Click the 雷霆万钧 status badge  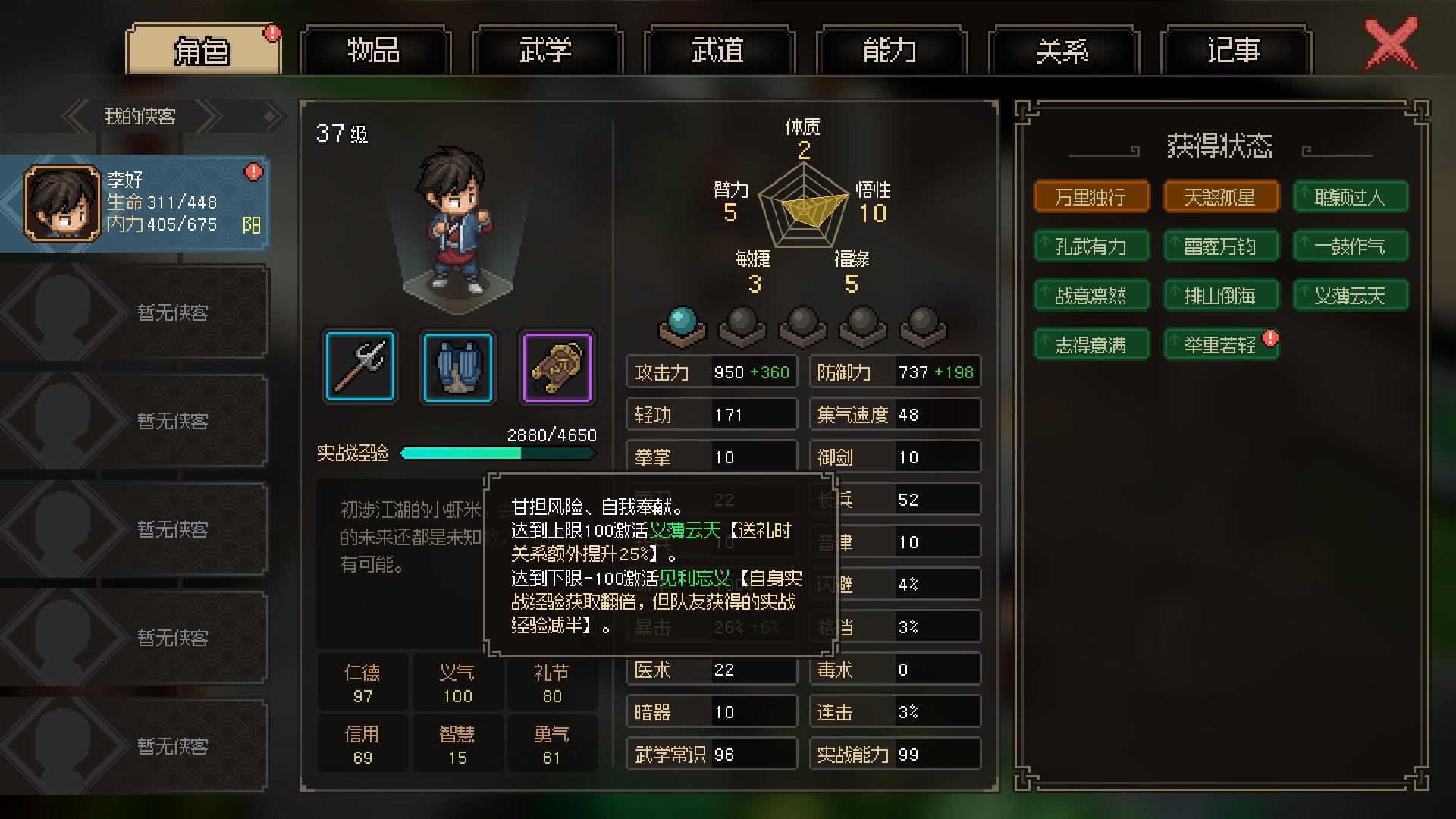[x=1220, y=246]
